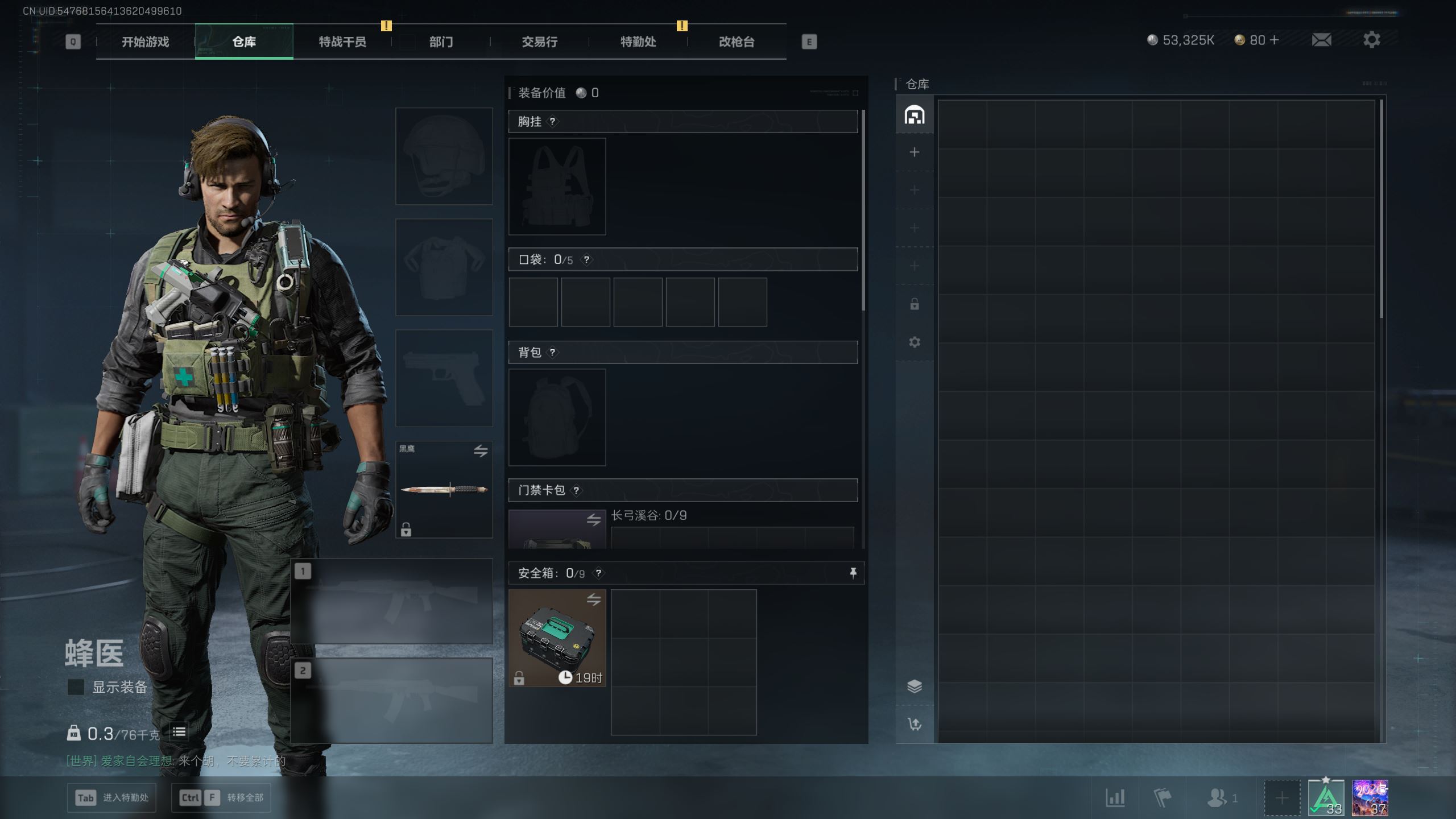The height and width of the screenshot is (819, 1456).
Task: Select the 特勤处 tab
Action: (638, 42)
